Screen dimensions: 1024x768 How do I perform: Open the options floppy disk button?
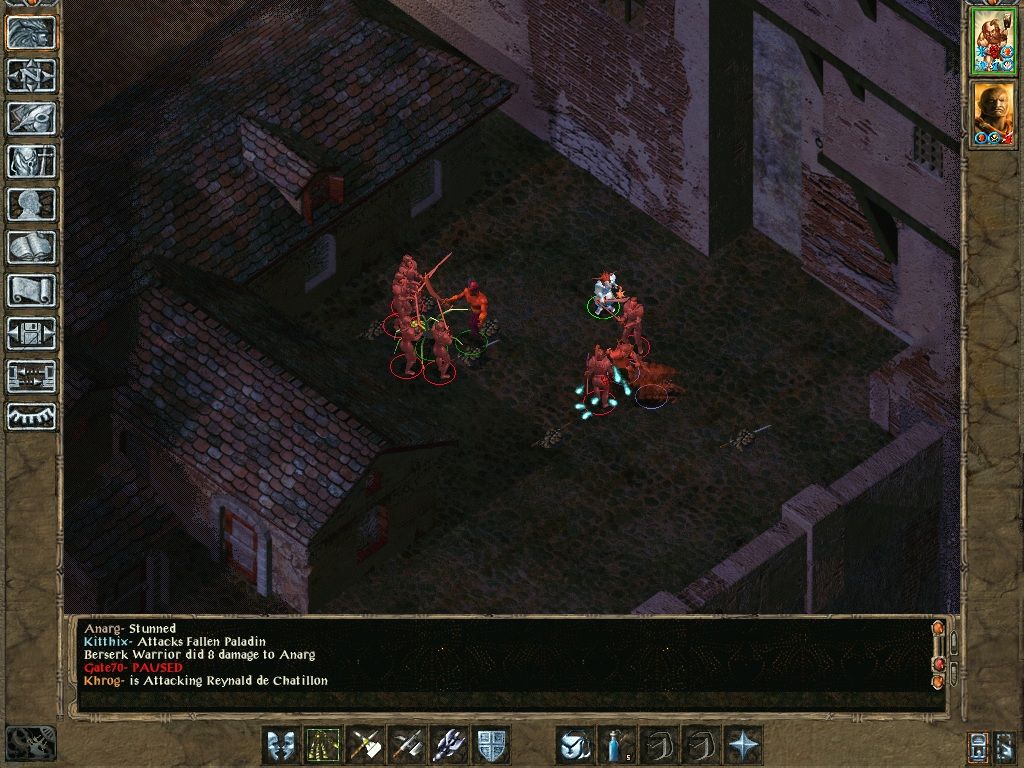click(31, 333)
